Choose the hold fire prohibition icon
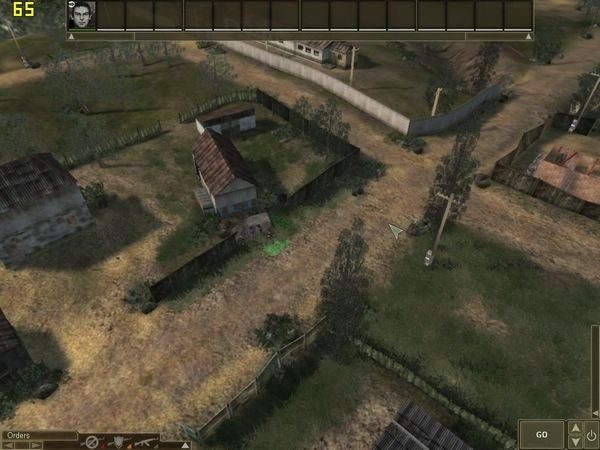 click(91, 441)
